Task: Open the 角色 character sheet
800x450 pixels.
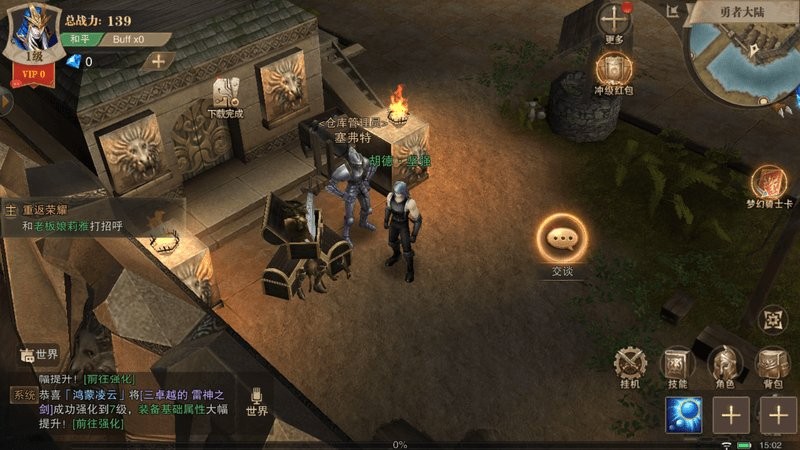Action: [x=724, y=364]
